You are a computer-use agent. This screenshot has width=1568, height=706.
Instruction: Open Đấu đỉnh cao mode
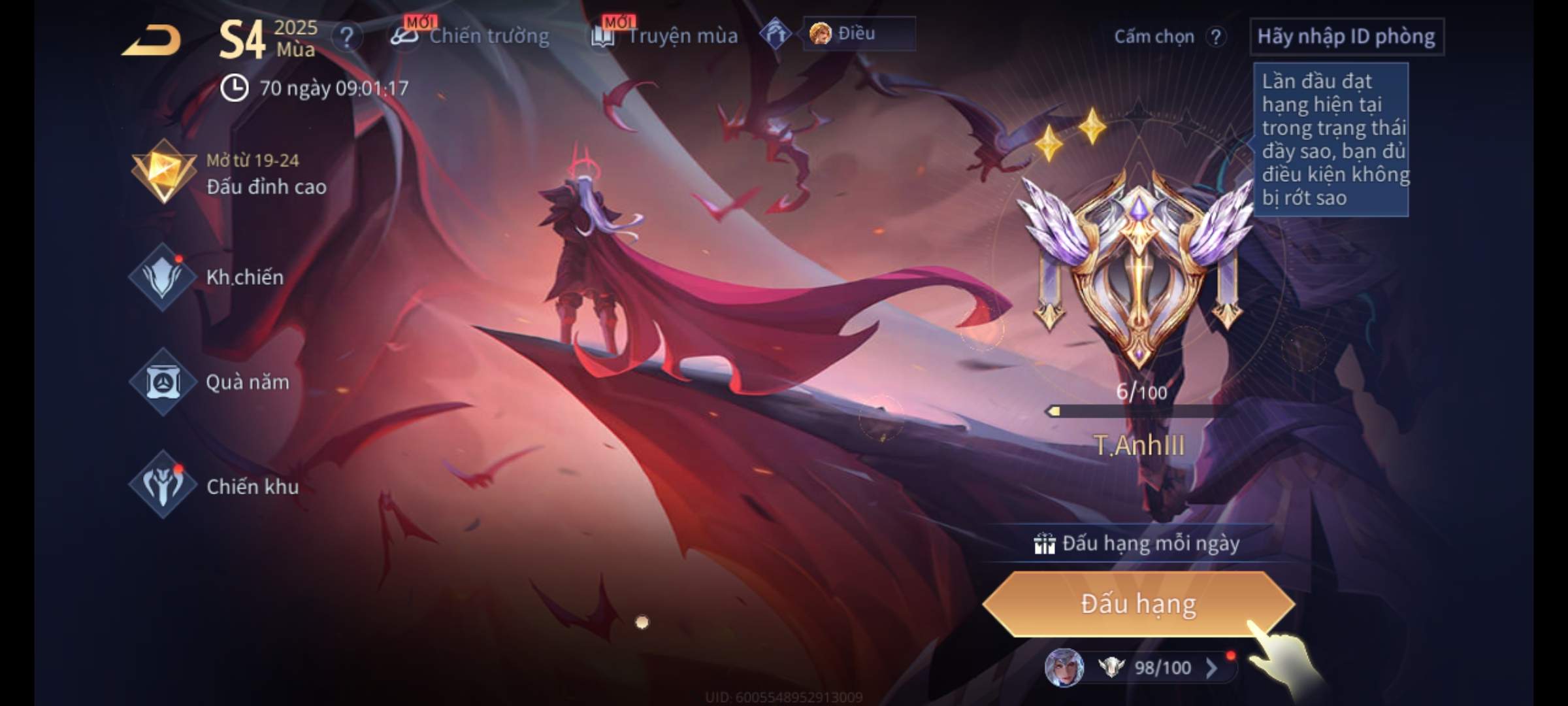click(229, 173)
